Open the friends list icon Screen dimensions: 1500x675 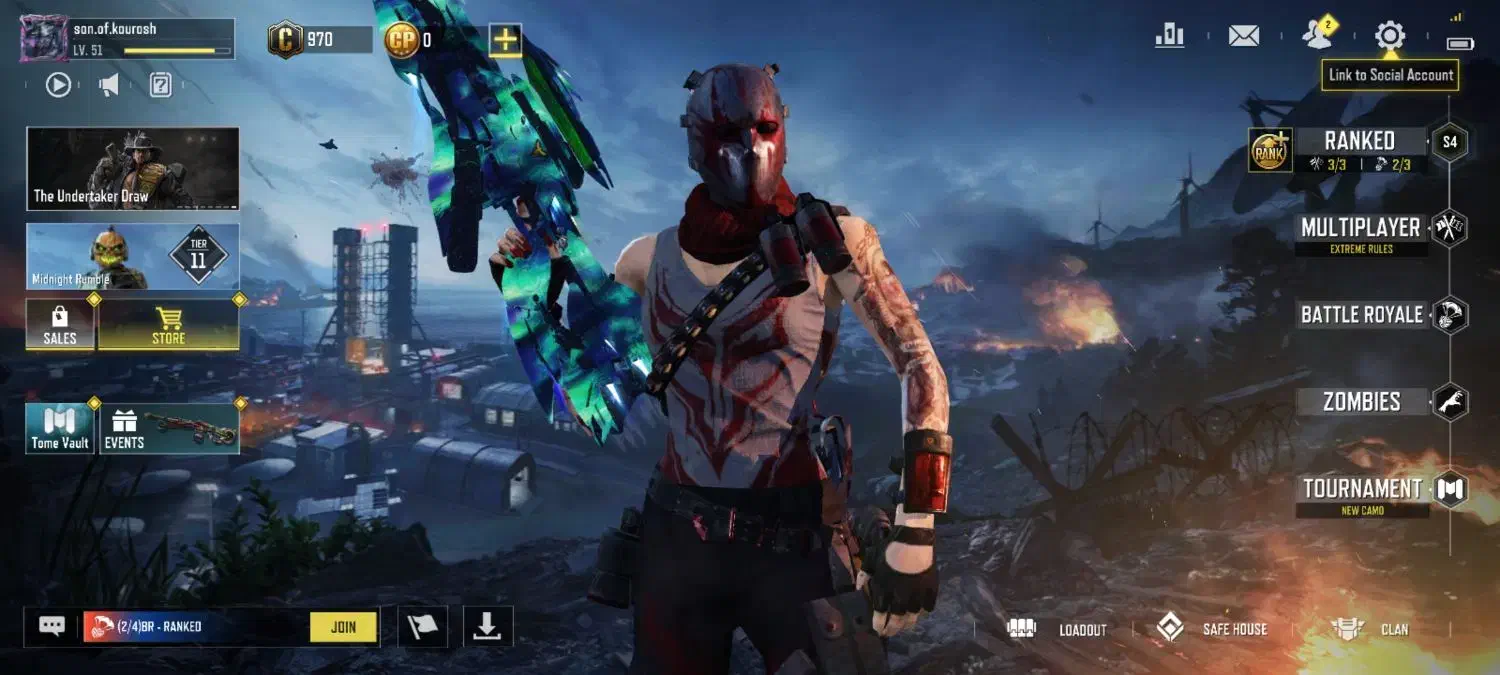(1317, 36)
